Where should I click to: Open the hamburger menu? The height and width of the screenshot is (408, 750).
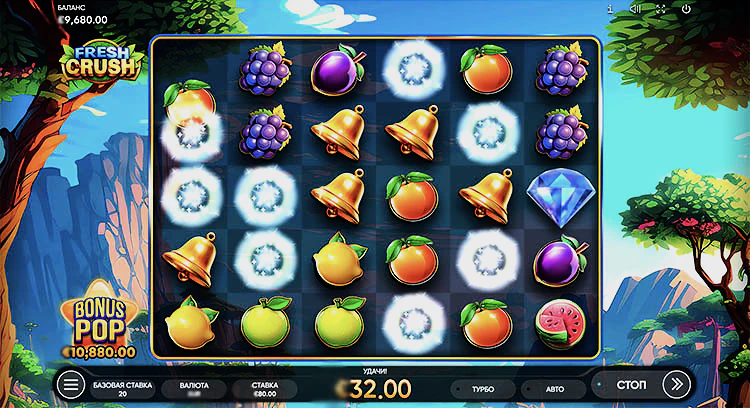pyautogui.click(x=71, y=384)
